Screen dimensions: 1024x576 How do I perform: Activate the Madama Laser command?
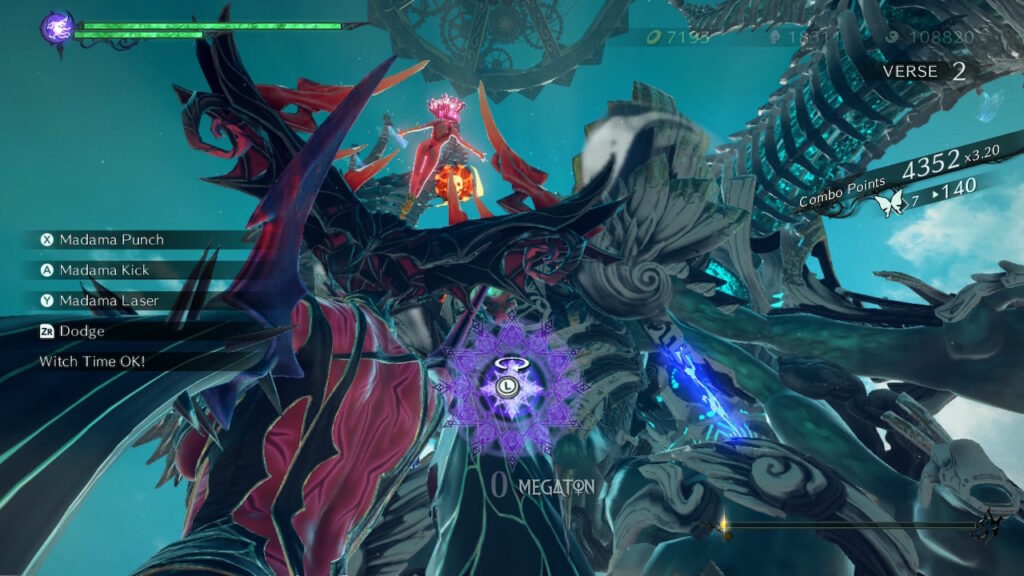108,301
